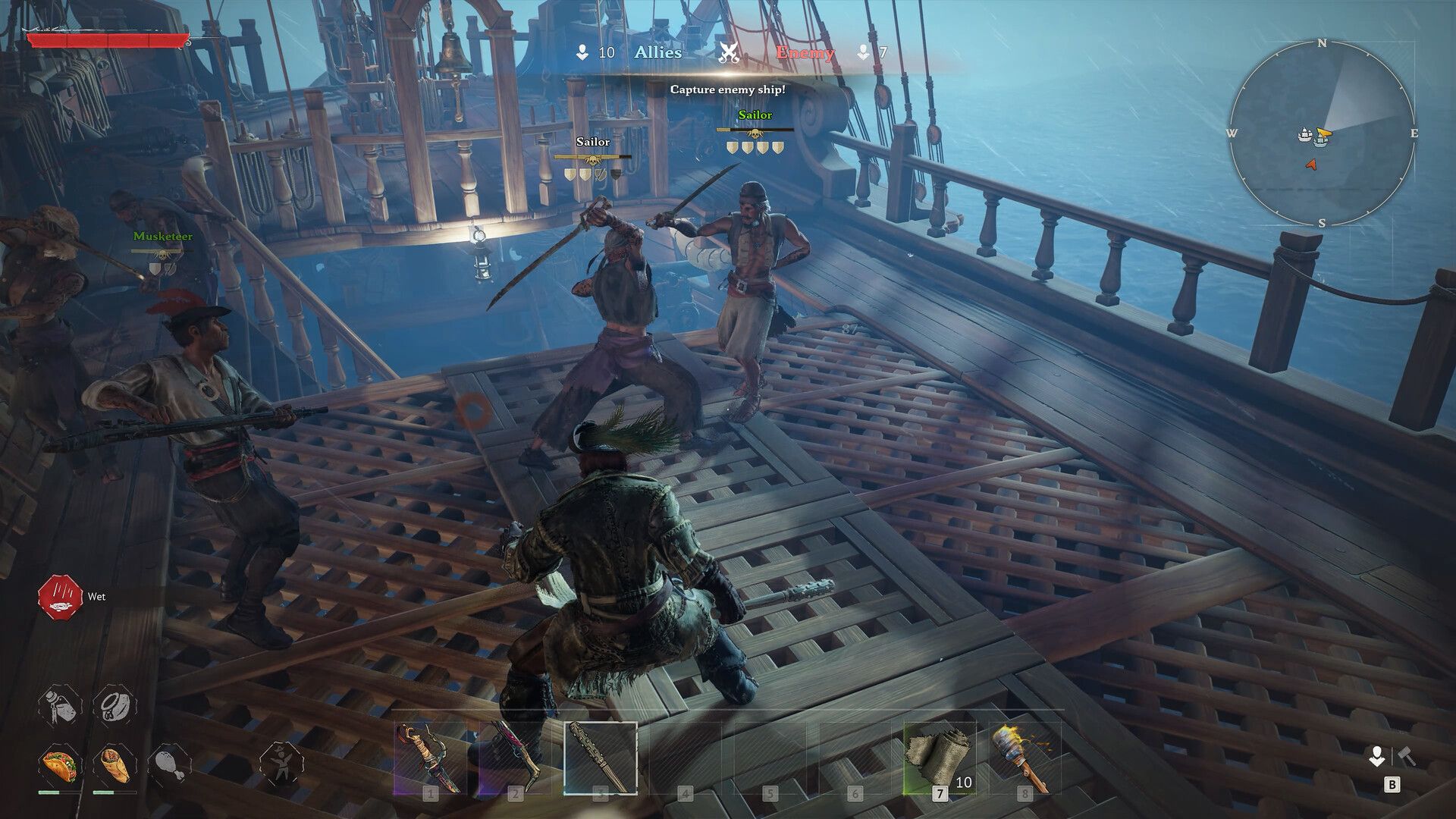This screenshot has height=819, width=1456.
Task: Click the circular compass minimap
Action: point(1321,134)
